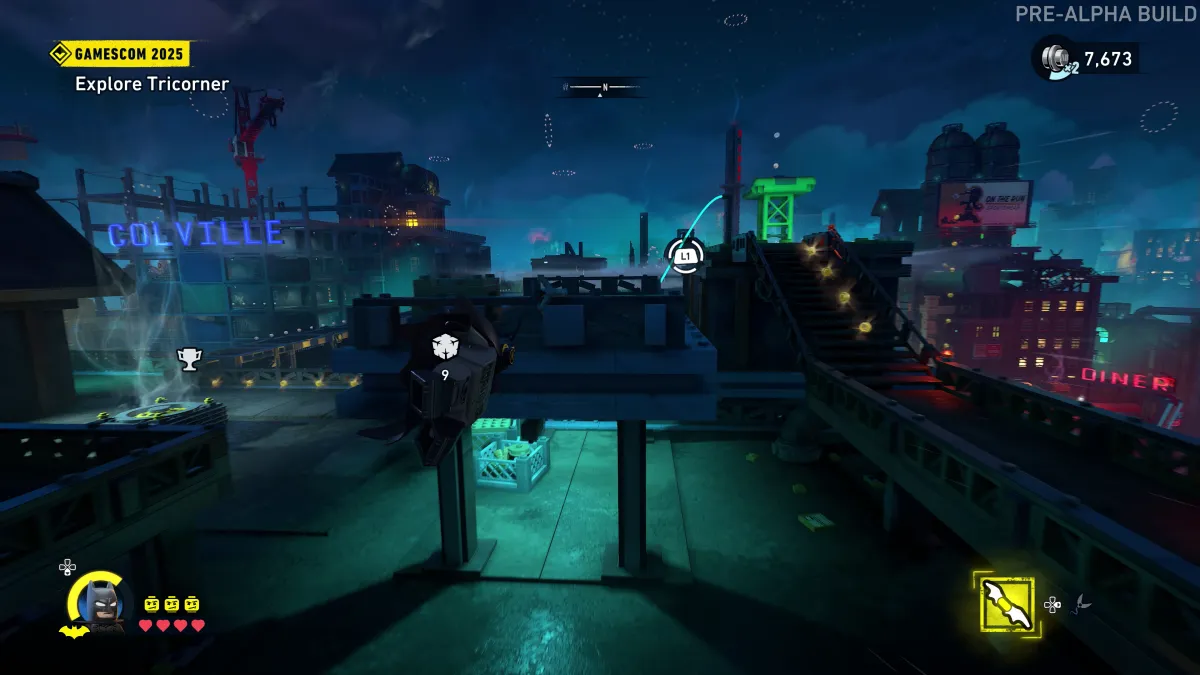Activate the yellow batarang gadget icon
This screenshot has height=675, width=1200.
pos(1007,604)
